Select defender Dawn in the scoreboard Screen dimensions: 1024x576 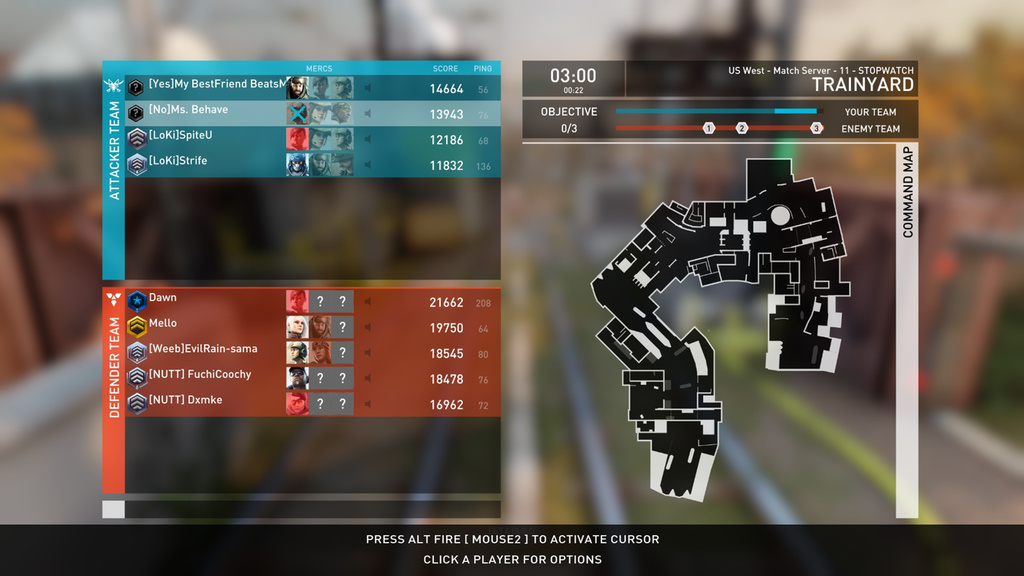point(163,299)
